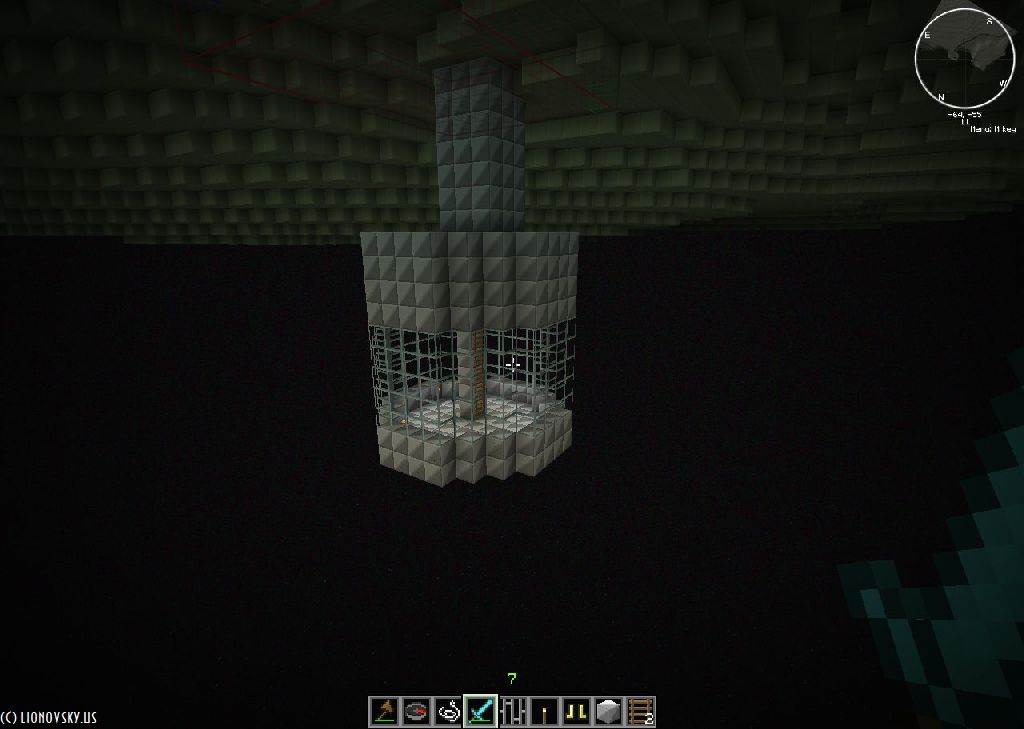The image size is (1024, 729).
Task: Select the diamond sword slot
Action: [x=480, y=711]
